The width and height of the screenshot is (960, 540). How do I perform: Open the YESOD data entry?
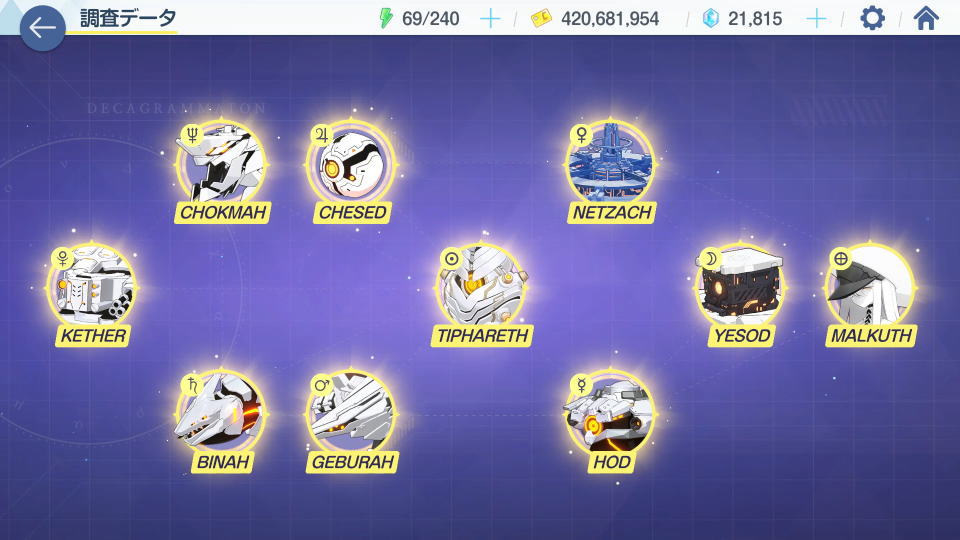(x=740, y=287)
